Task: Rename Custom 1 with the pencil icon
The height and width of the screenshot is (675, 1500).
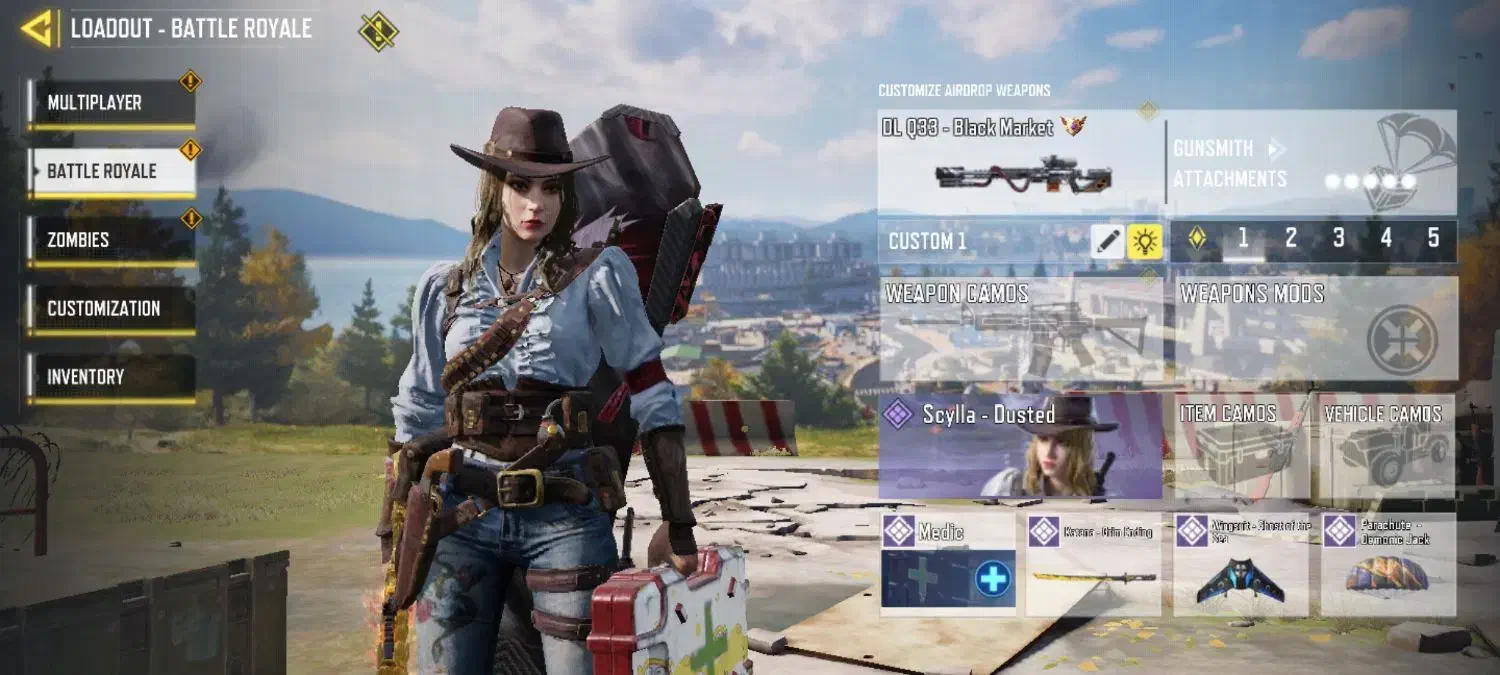Action: (1107, 241)
